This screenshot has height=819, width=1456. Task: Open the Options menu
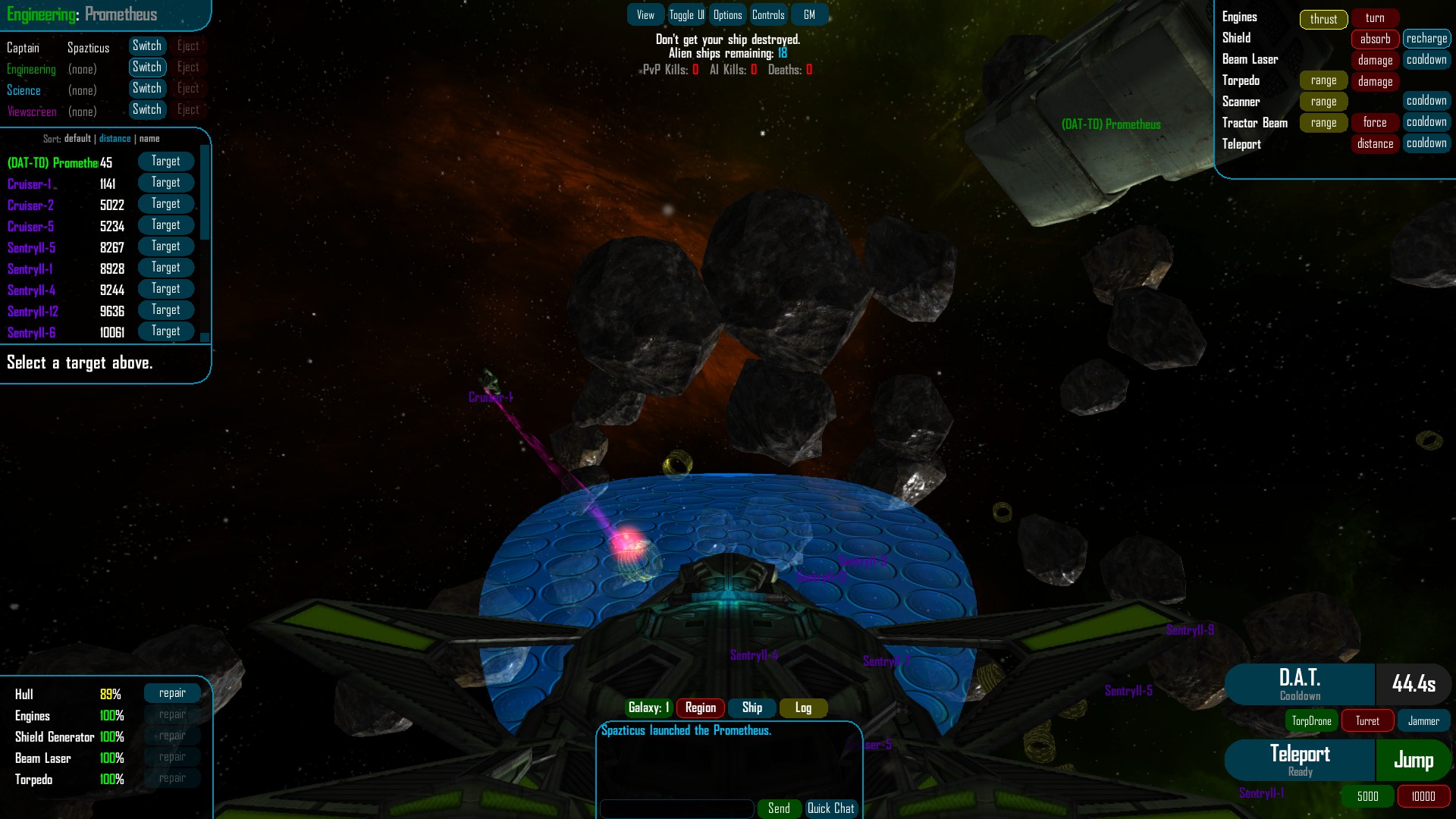[727, 14]
